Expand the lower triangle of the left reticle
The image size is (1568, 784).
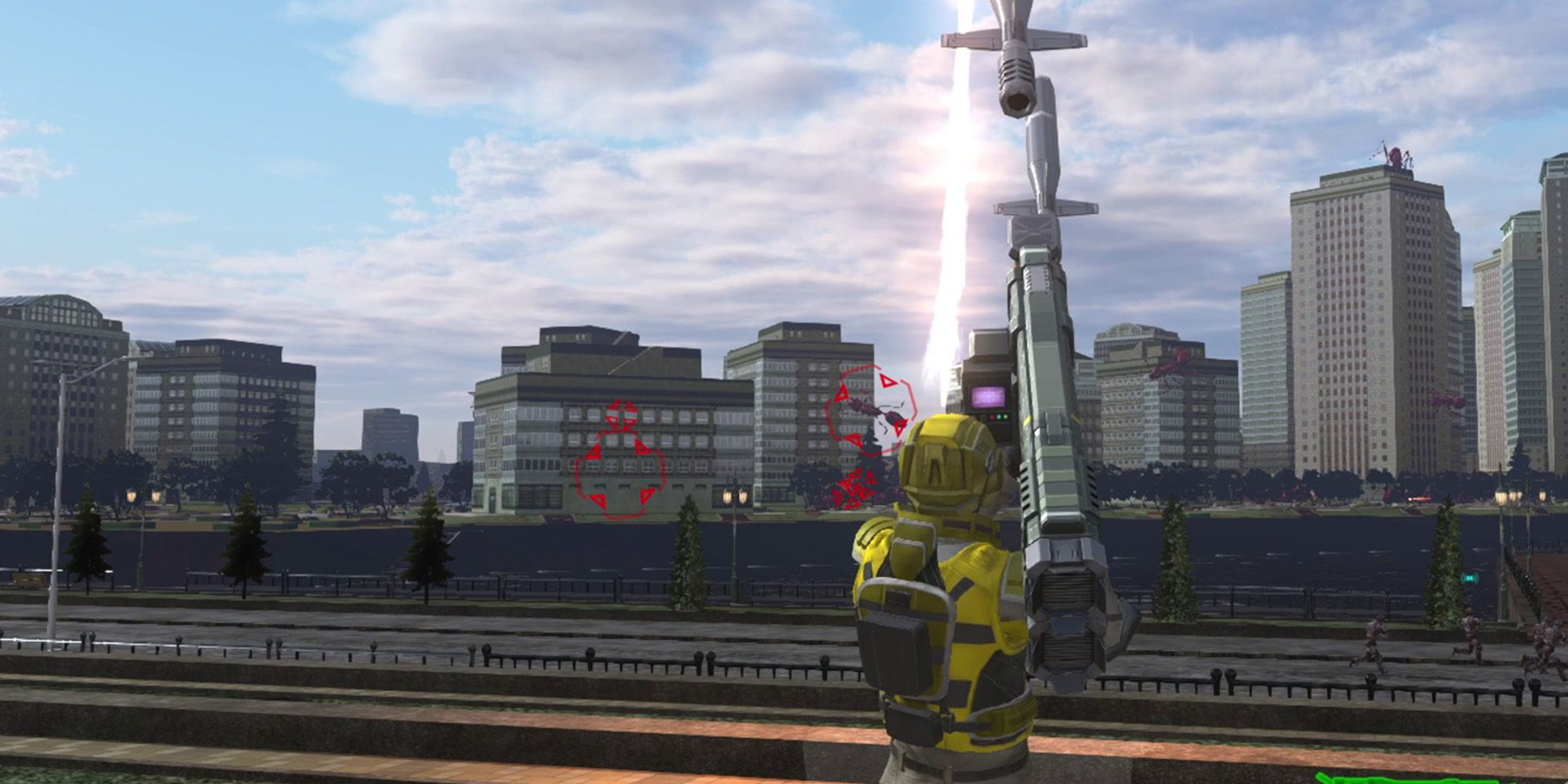pyautogui.click(x=597, y=499)
